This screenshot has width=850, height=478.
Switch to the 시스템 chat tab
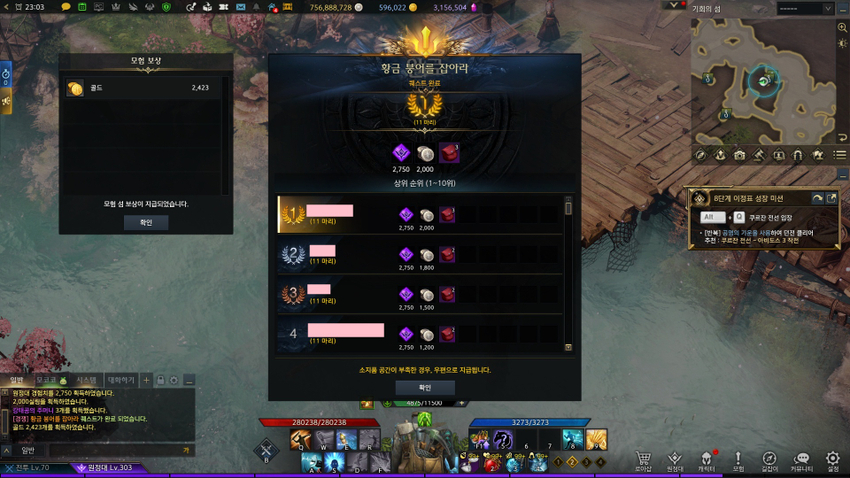tap(86, 381)
